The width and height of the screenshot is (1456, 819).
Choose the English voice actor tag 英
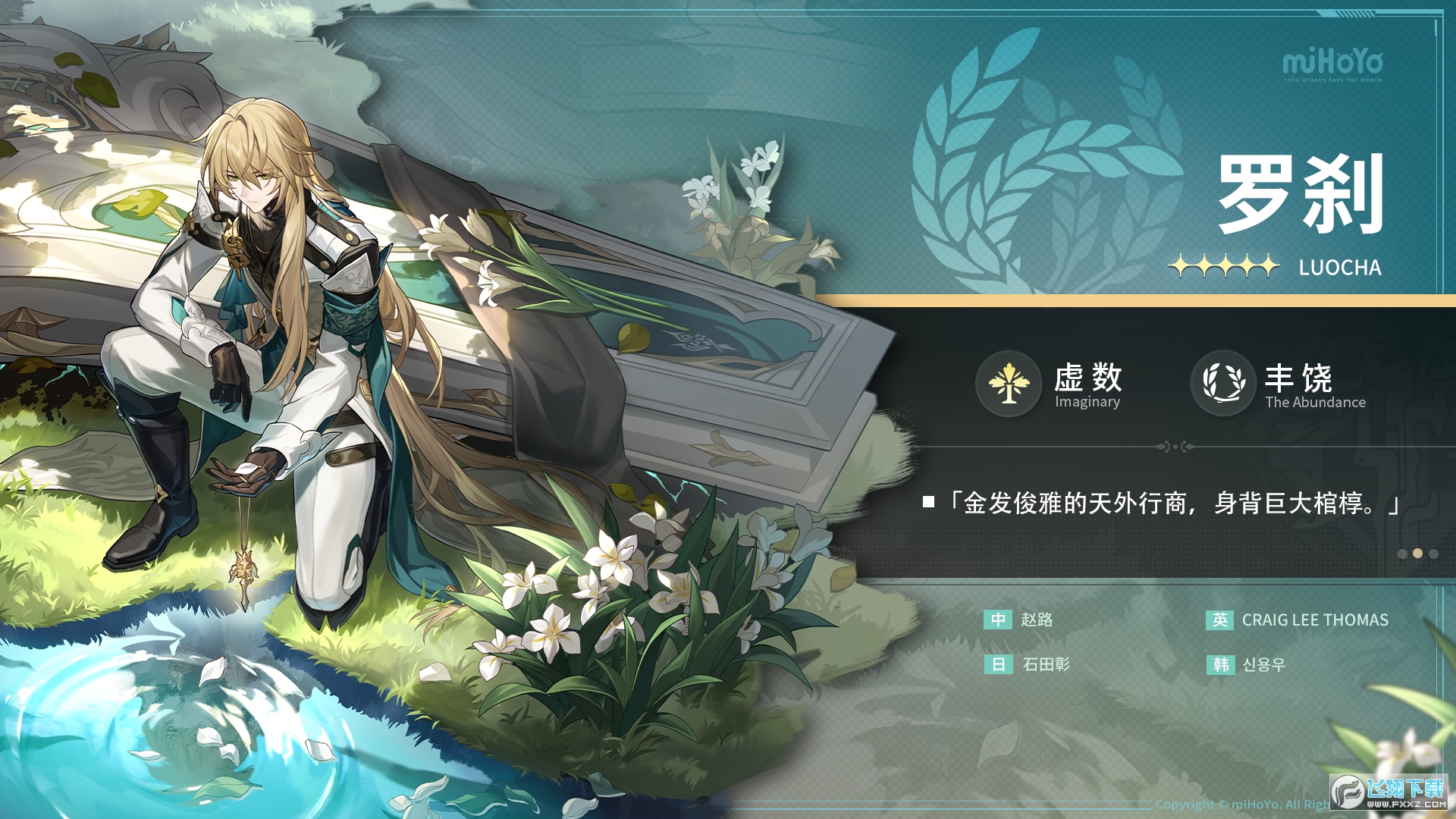[1219, 620]
